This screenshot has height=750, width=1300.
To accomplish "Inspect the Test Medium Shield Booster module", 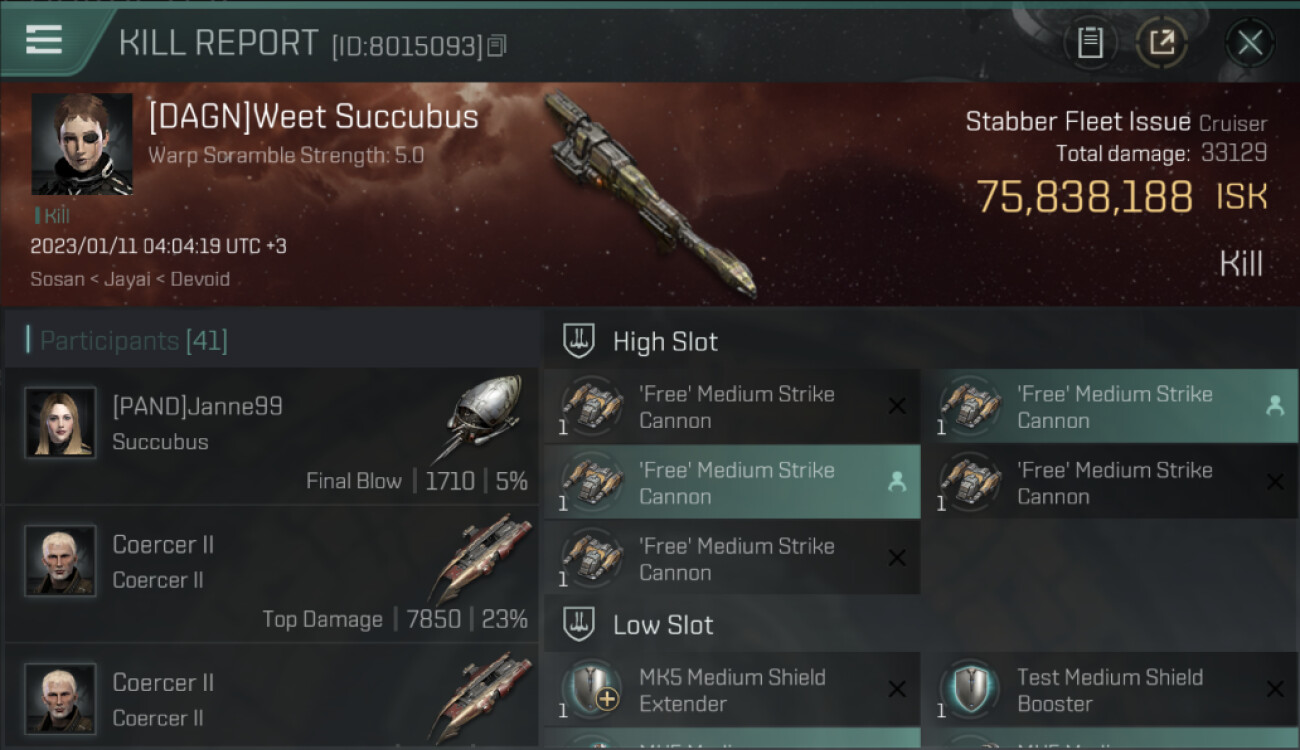I will pos(1110,690).
